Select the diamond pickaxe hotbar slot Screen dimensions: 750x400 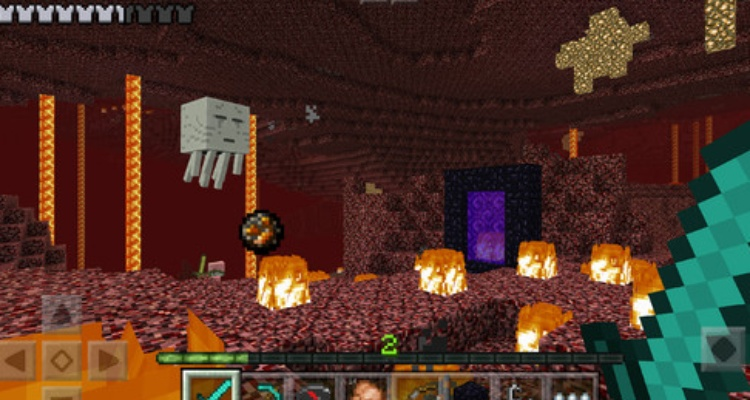263,388
